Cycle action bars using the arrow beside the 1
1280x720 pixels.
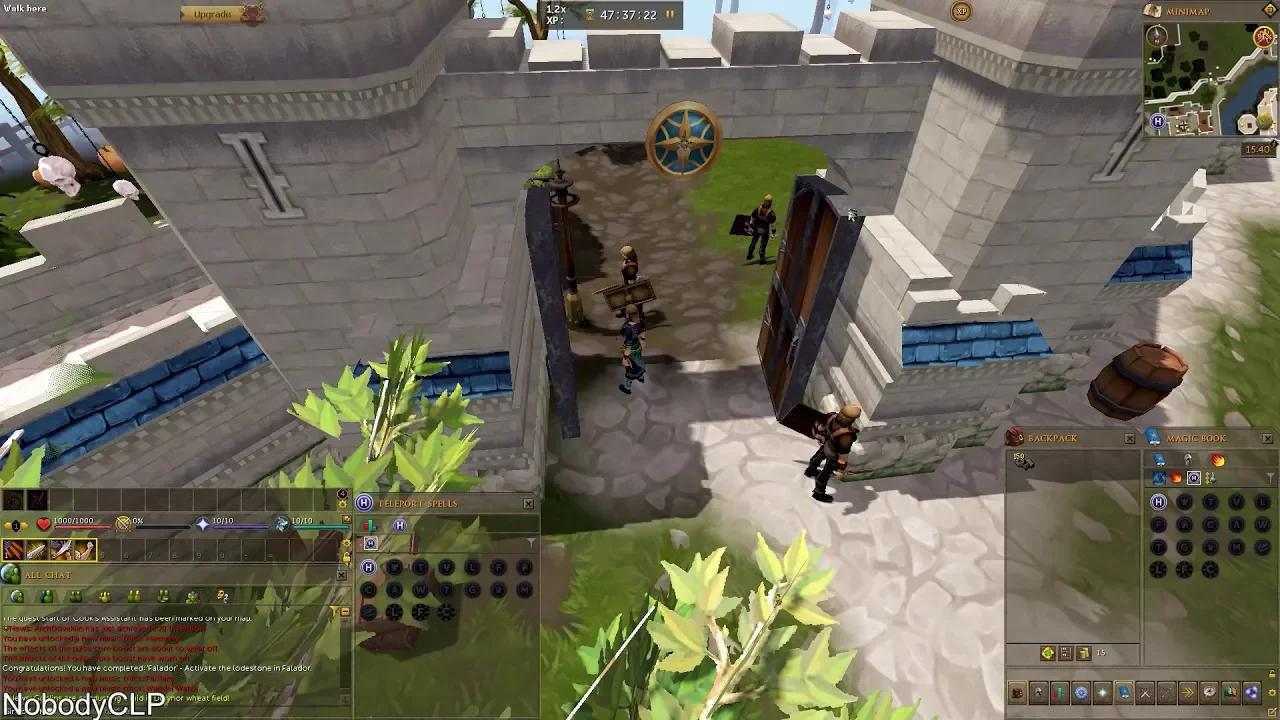click(25, 526)
